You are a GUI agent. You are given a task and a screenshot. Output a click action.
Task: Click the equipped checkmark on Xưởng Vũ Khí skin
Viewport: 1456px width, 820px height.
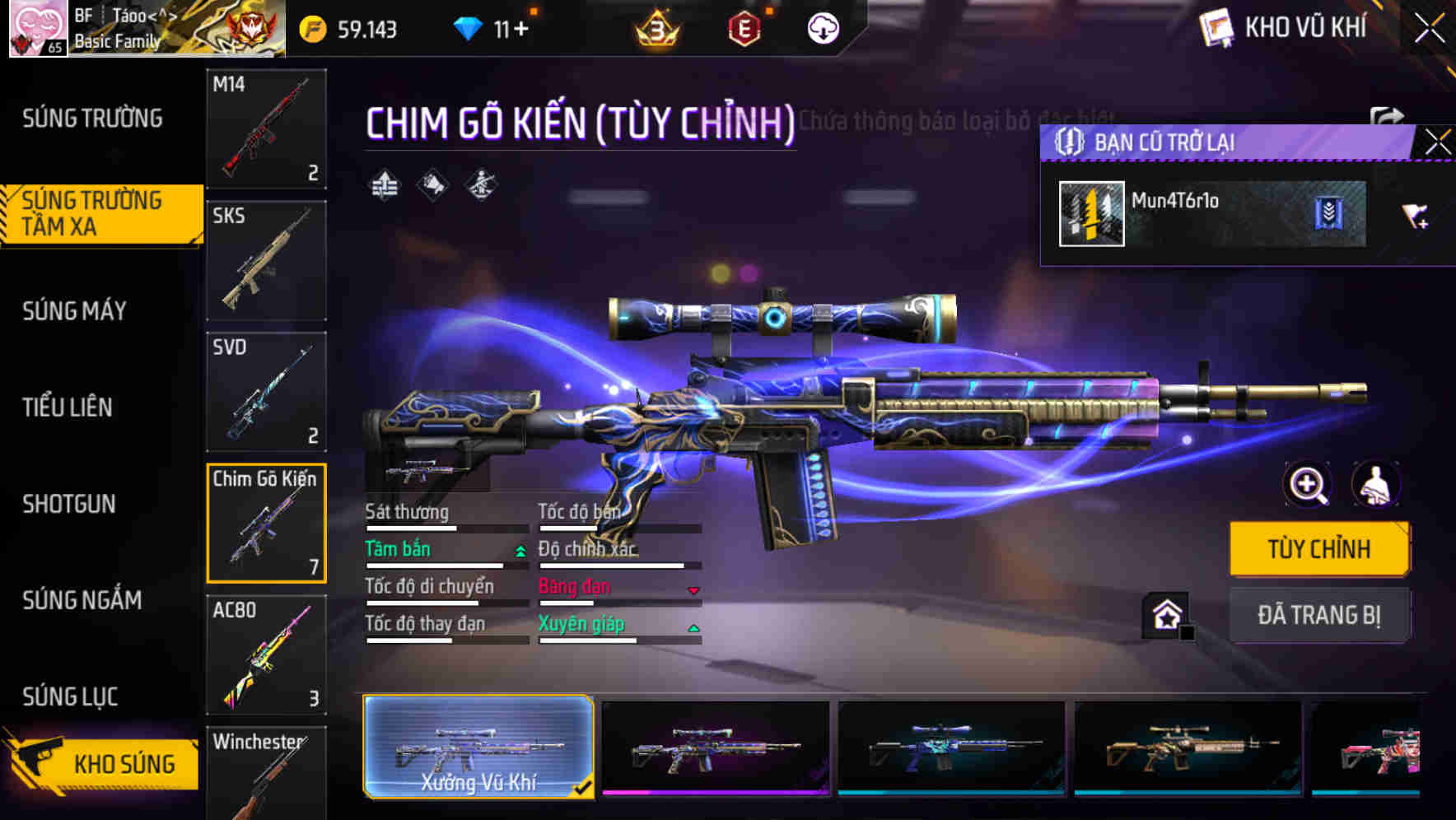586,788
